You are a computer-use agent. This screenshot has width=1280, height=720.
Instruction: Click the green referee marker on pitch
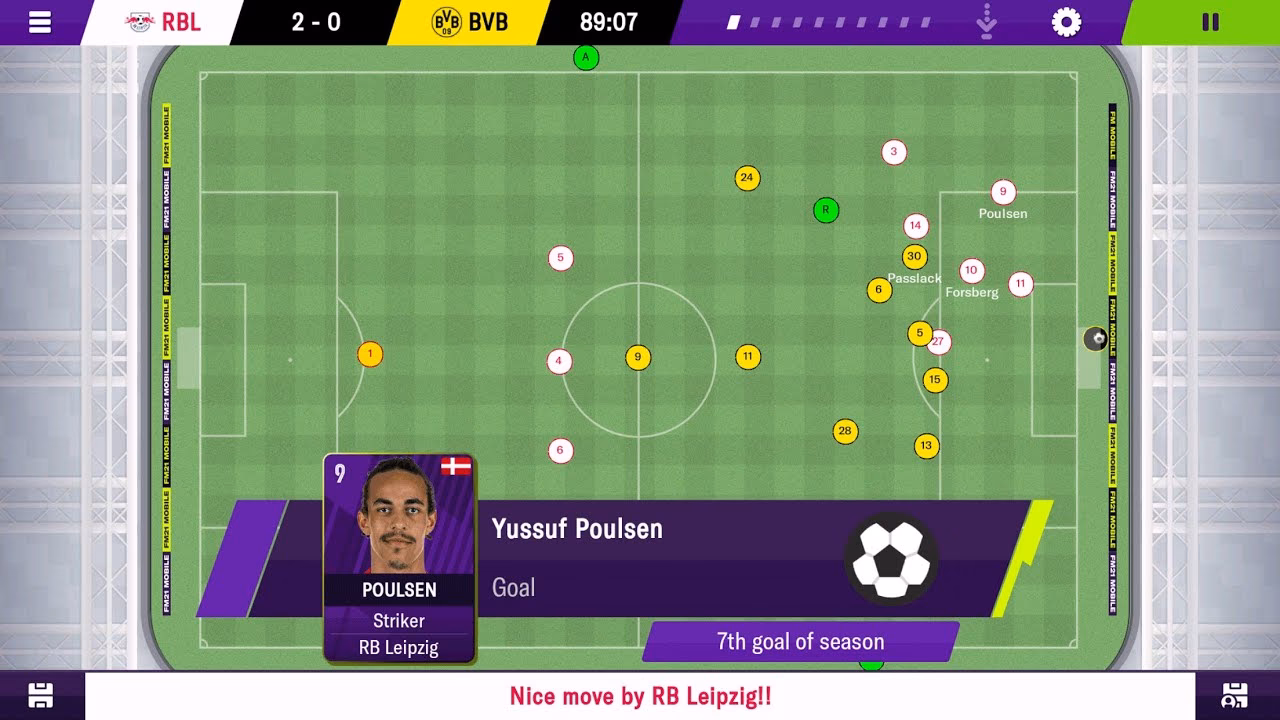(825, 210)
